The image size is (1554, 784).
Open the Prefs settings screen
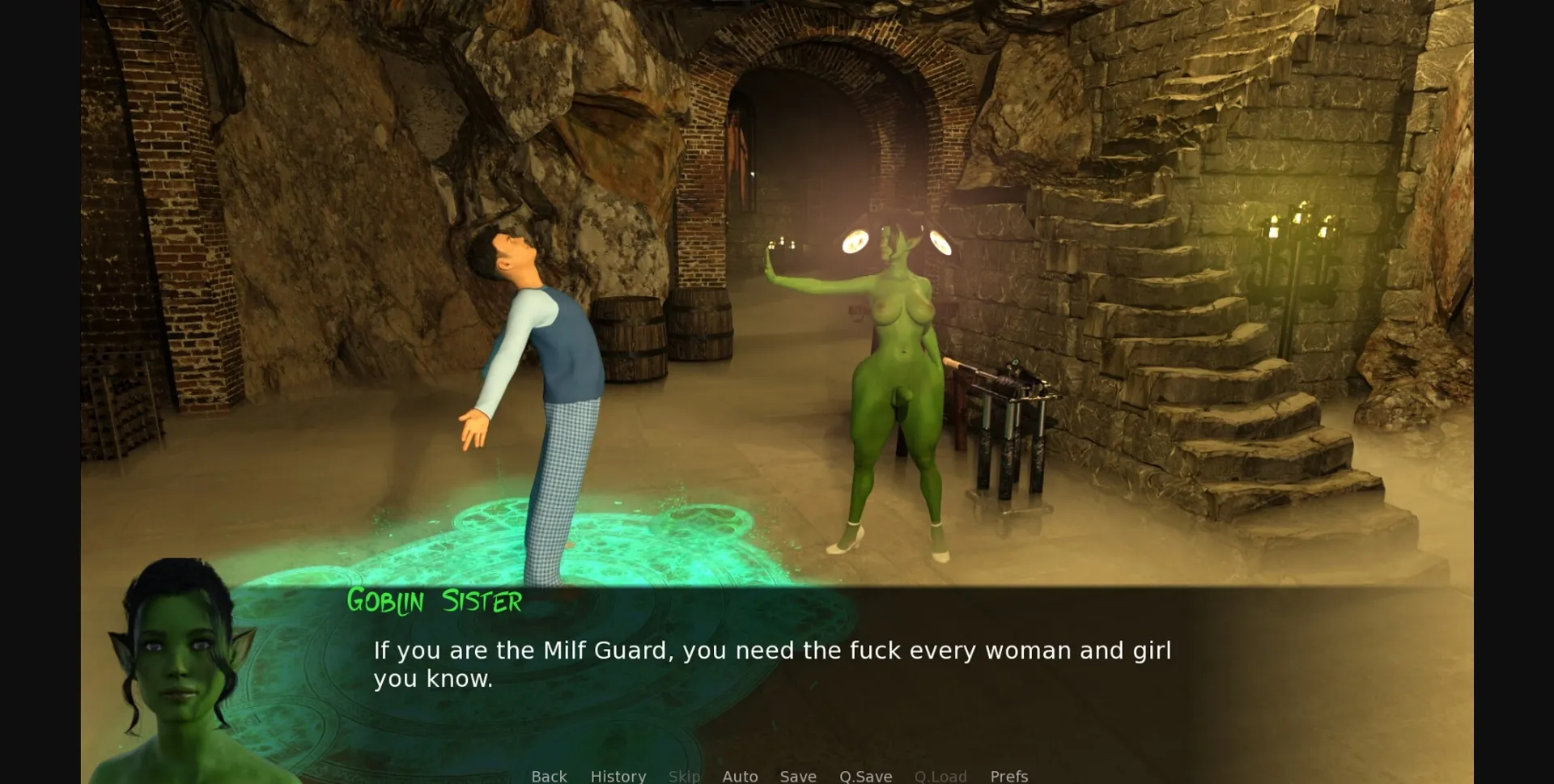[x=1008, y=776]
